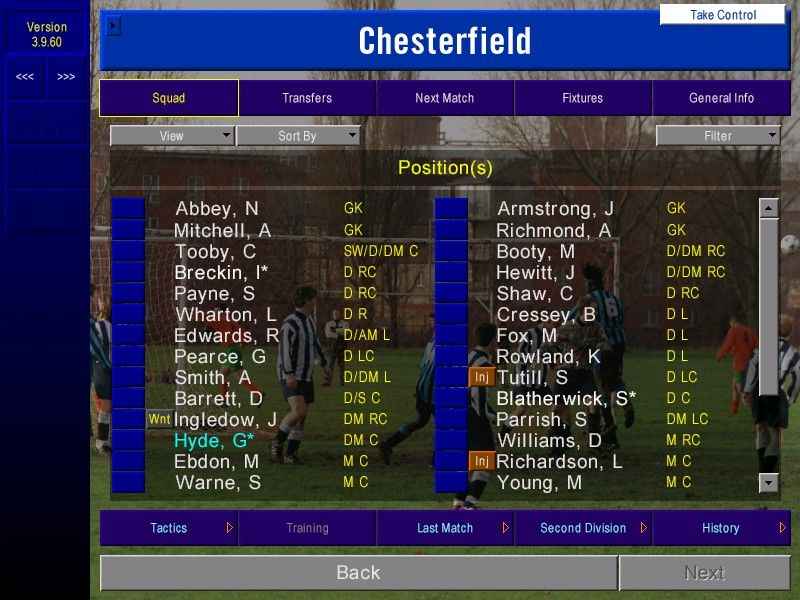Open the View dropdown
800x600 pixels.
[172, 136]
